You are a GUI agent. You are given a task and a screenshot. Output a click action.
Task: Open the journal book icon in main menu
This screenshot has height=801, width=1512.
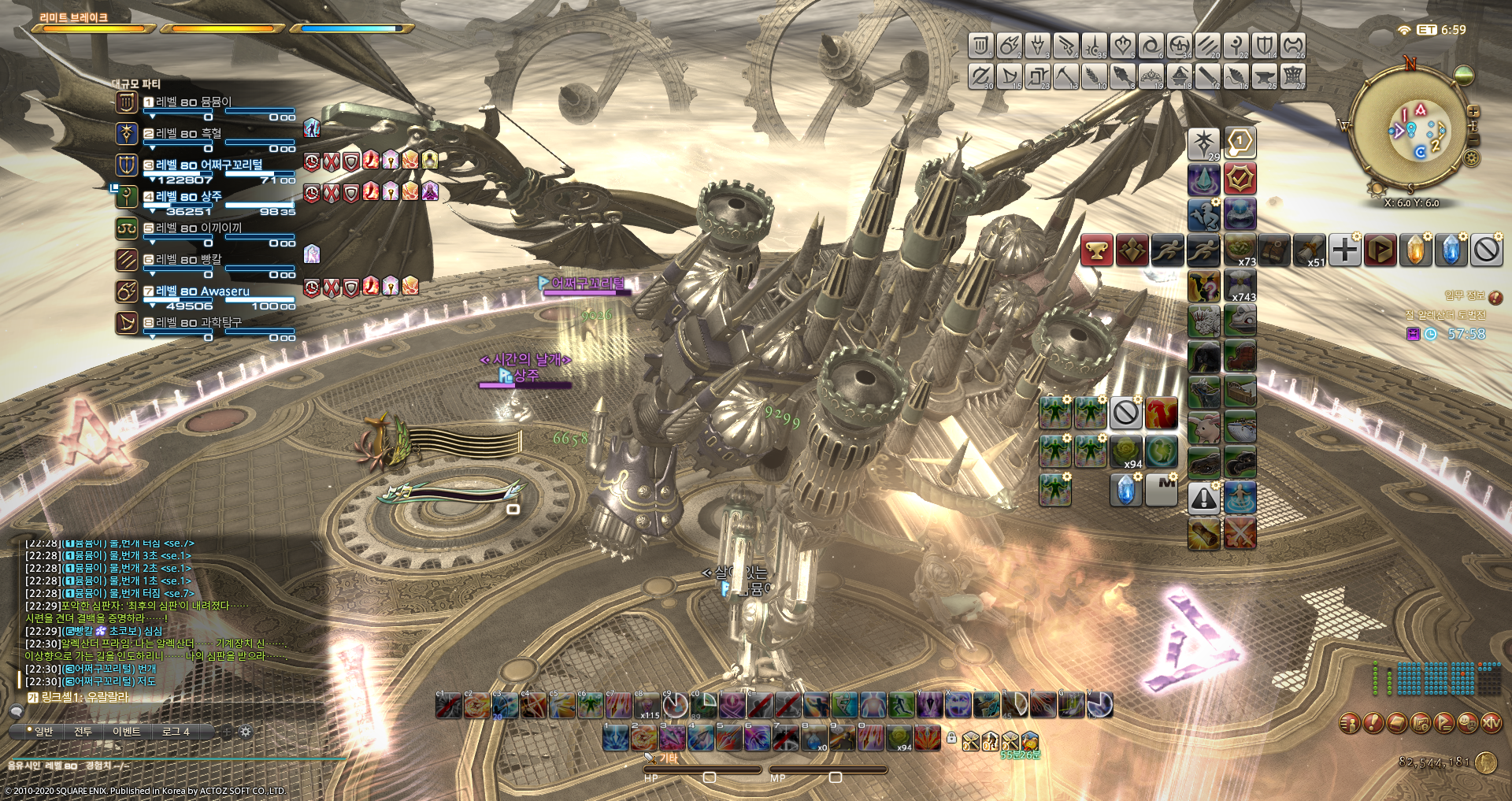1396,724
